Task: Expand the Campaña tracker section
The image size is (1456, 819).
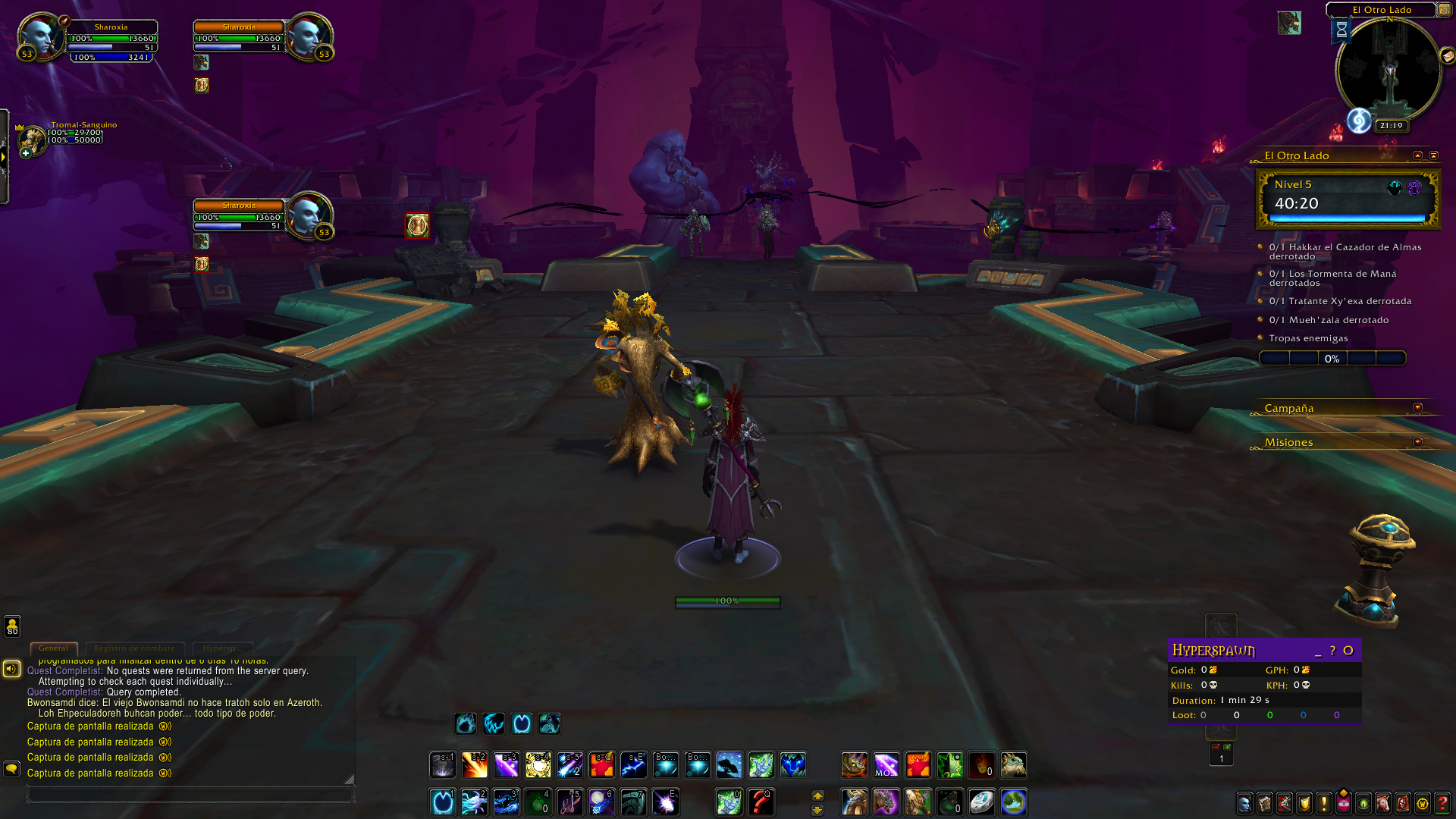Action: 1417,408
